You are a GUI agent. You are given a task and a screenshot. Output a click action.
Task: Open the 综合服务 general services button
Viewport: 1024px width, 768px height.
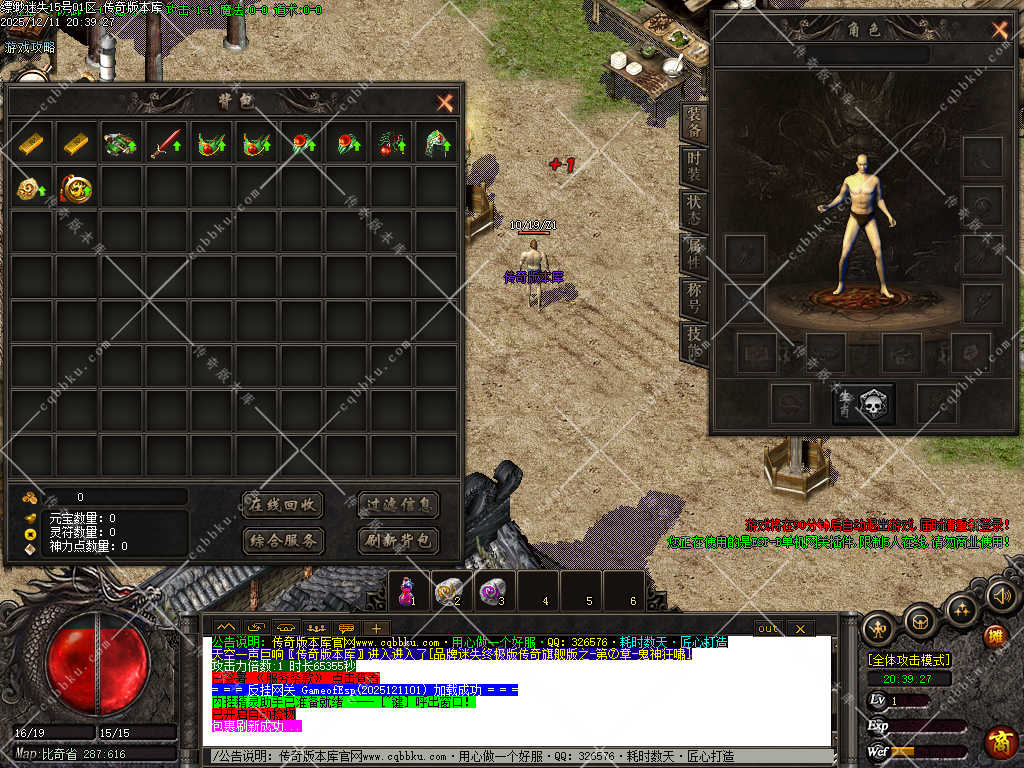tap(283, 541)
